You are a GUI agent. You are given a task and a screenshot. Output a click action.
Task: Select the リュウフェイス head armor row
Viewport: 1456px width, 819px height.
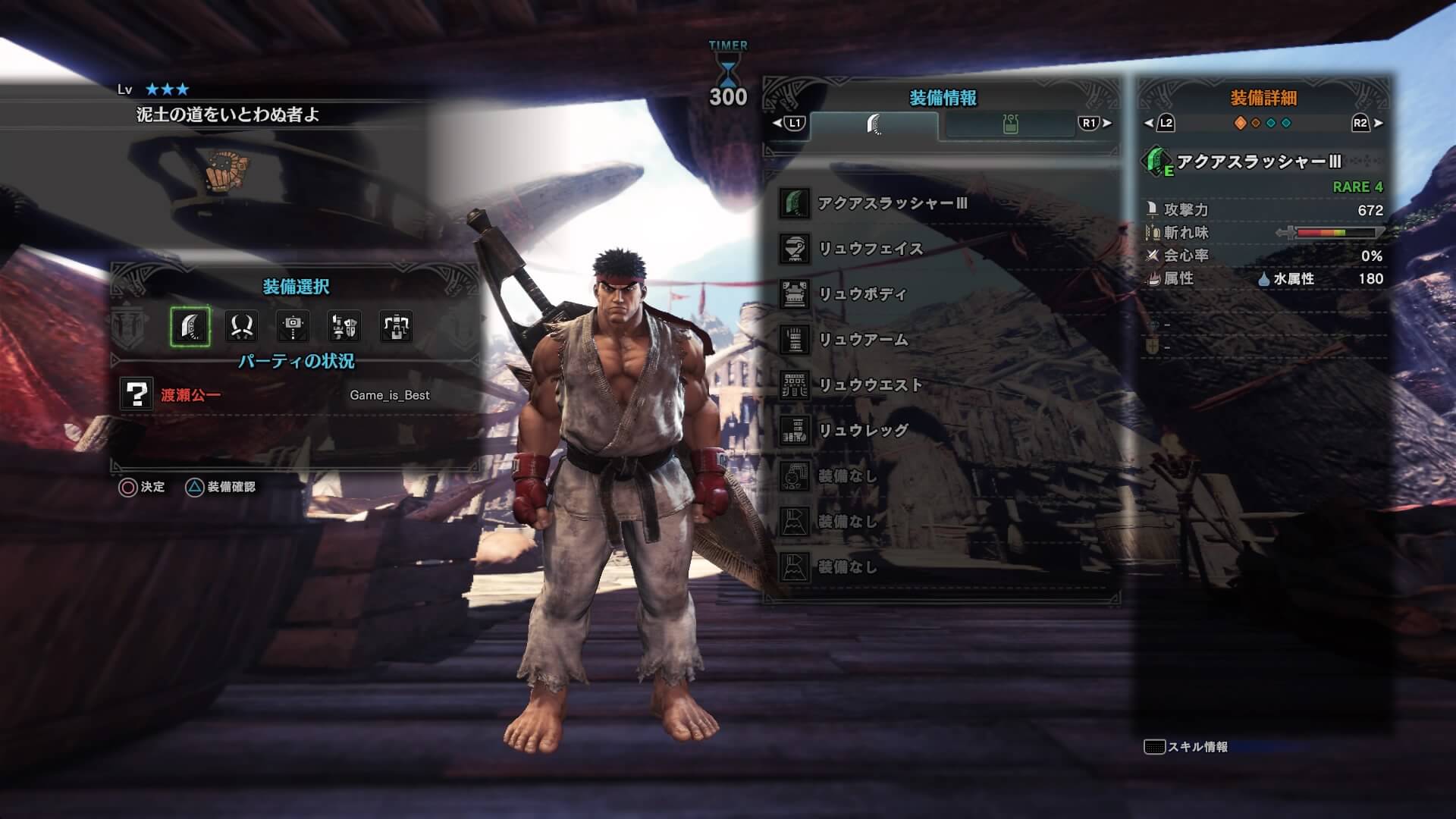[x=871, y=249]
